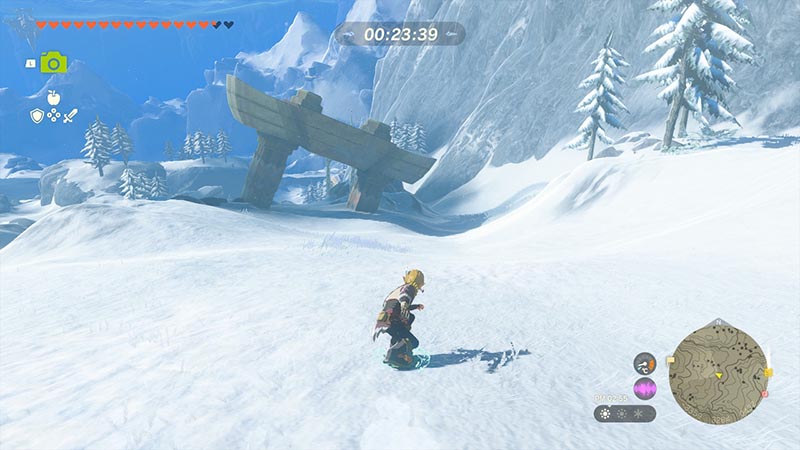Click the purple sound wave noise indicator
Viewport: 800px width, 450px height.
tap(645, 388)
